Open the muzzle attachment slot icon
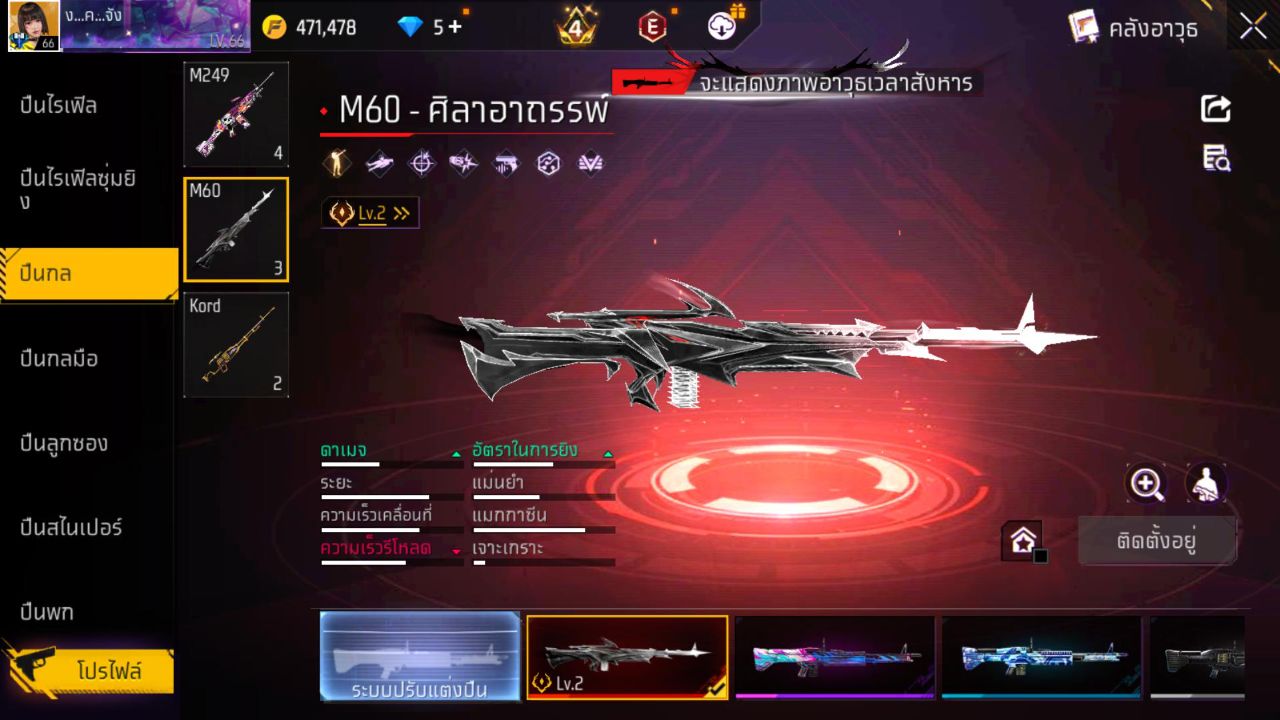Image resolution: width=1280 pixels, height=720 pixels. coord(463,162)
